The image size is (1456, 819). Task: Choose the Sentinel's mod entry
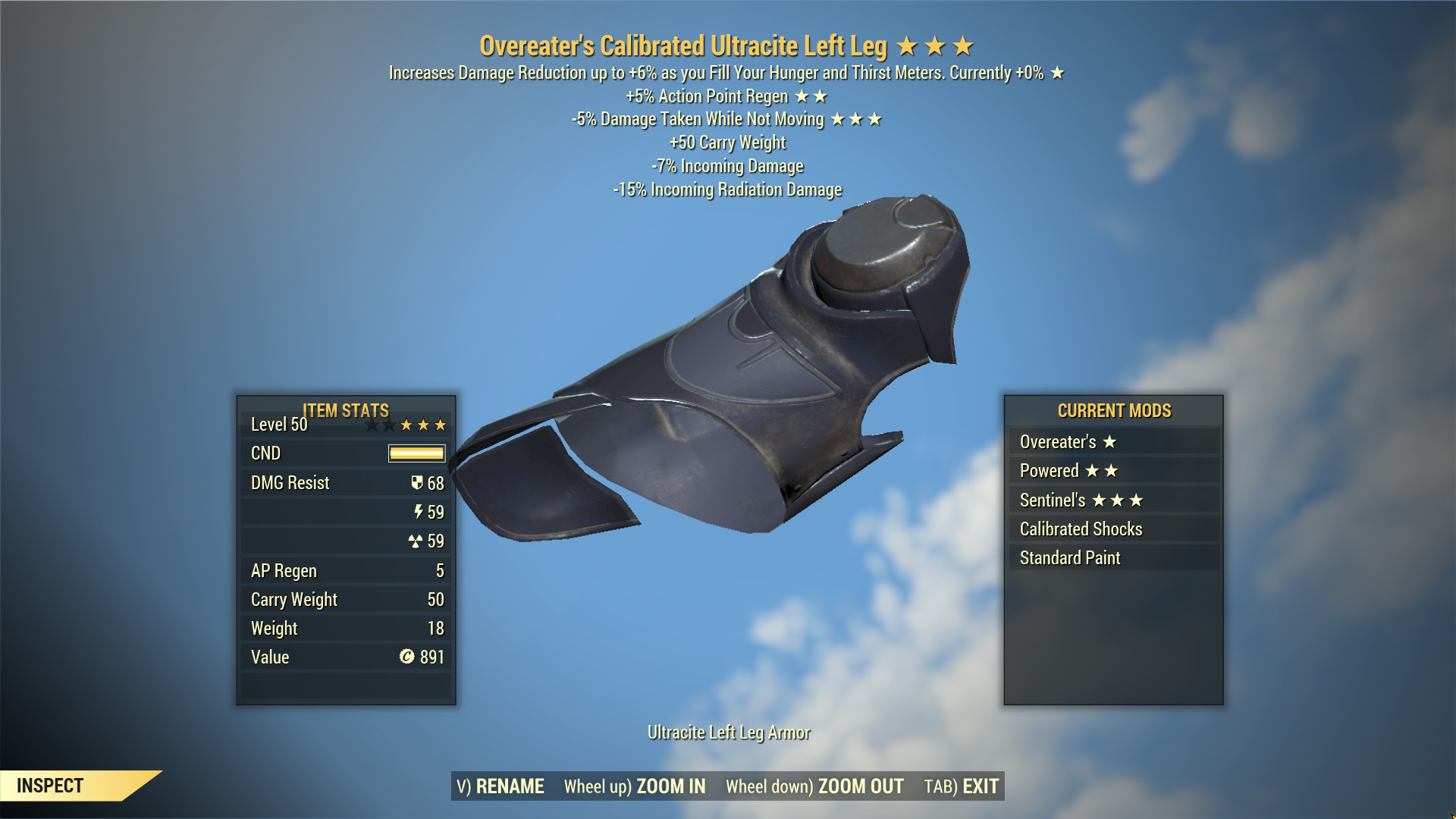[1113, 500]
